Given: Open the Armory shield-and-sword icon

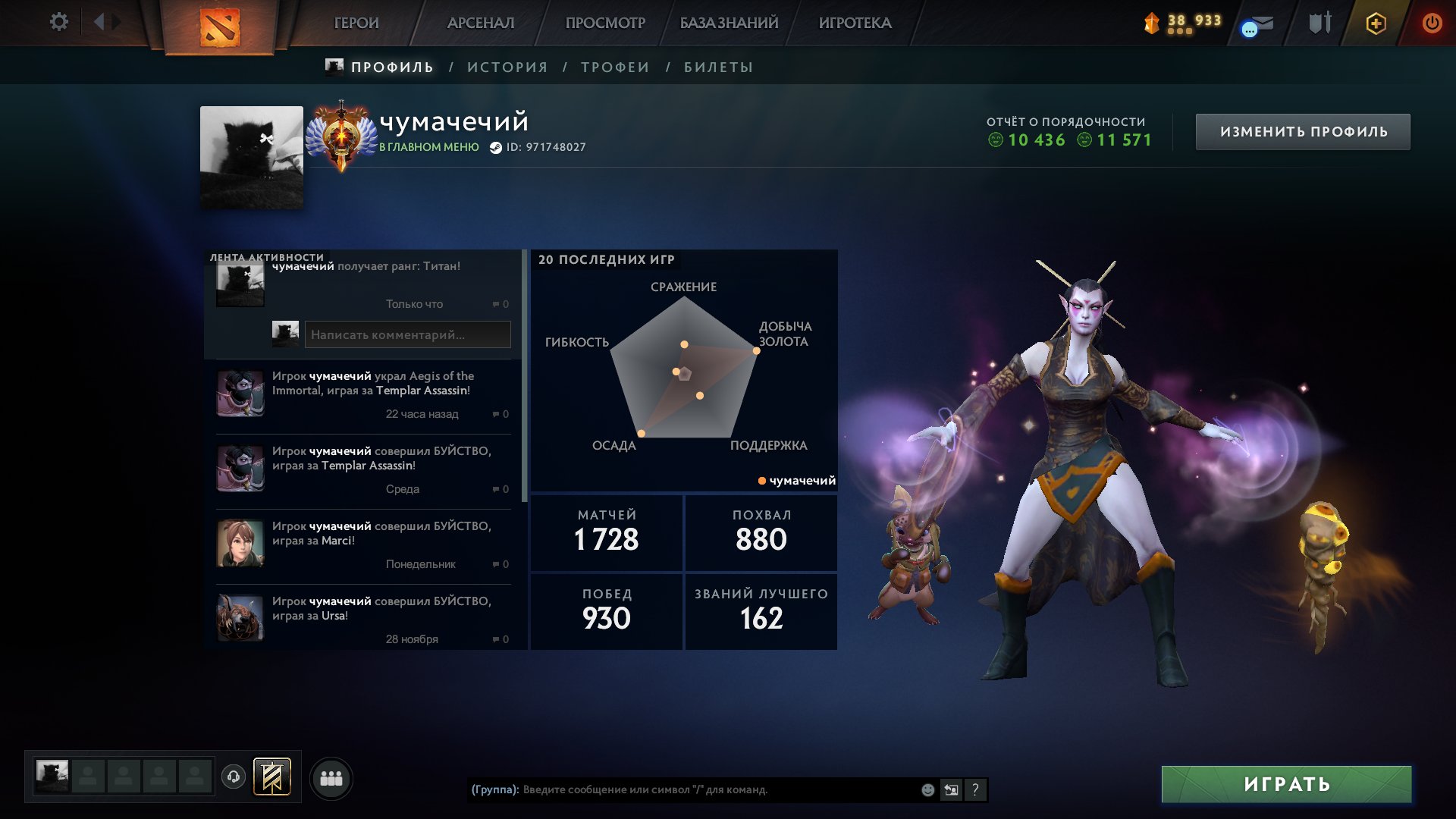Looking at the screenshot, I should [x=1319, y=23].
